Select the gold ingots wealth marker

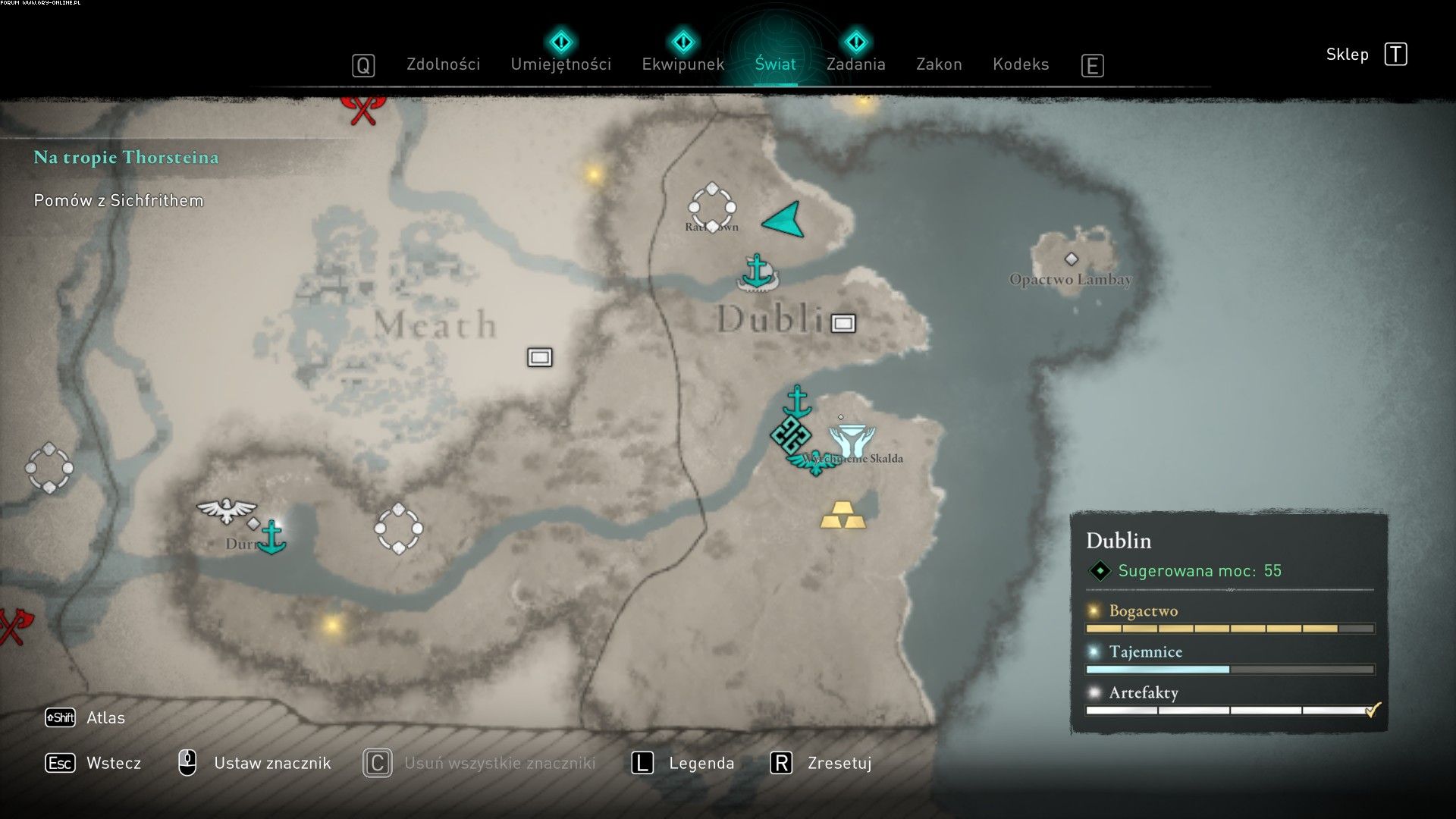(843, 515)
